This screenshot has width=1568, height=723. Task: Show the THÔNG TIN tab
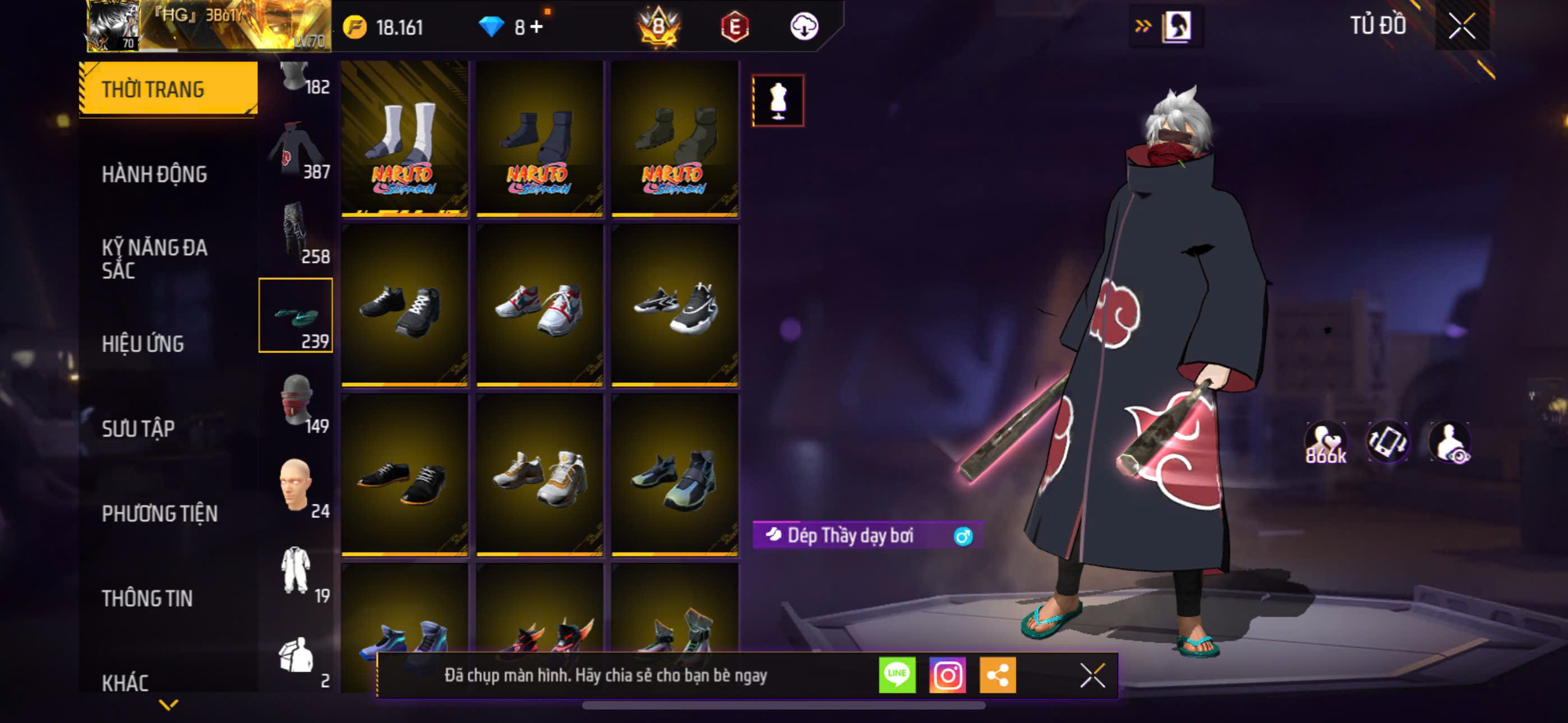click(147, 598)
